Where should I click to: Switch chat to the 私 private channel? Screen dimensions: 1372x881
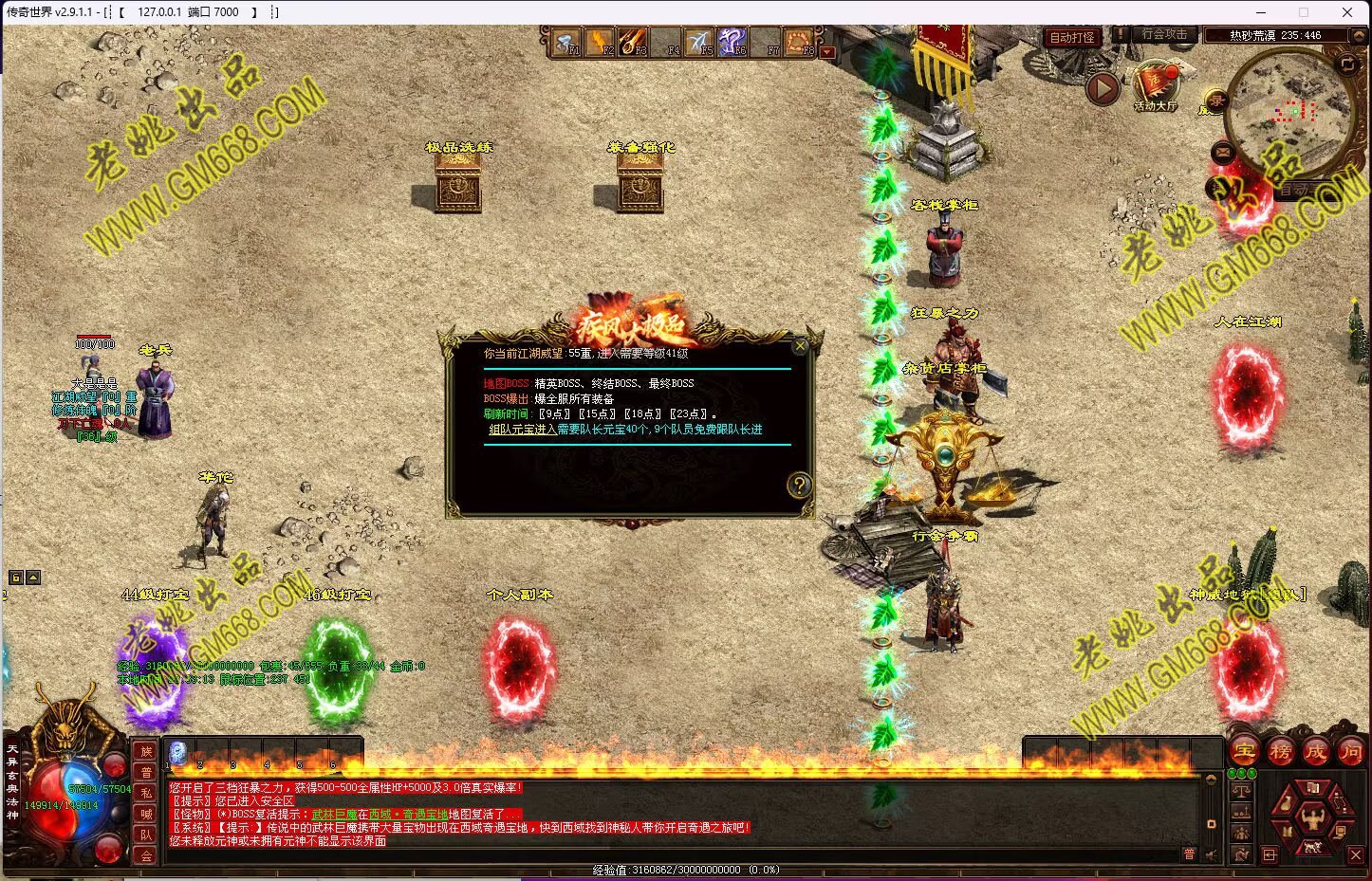coord(146,793)
